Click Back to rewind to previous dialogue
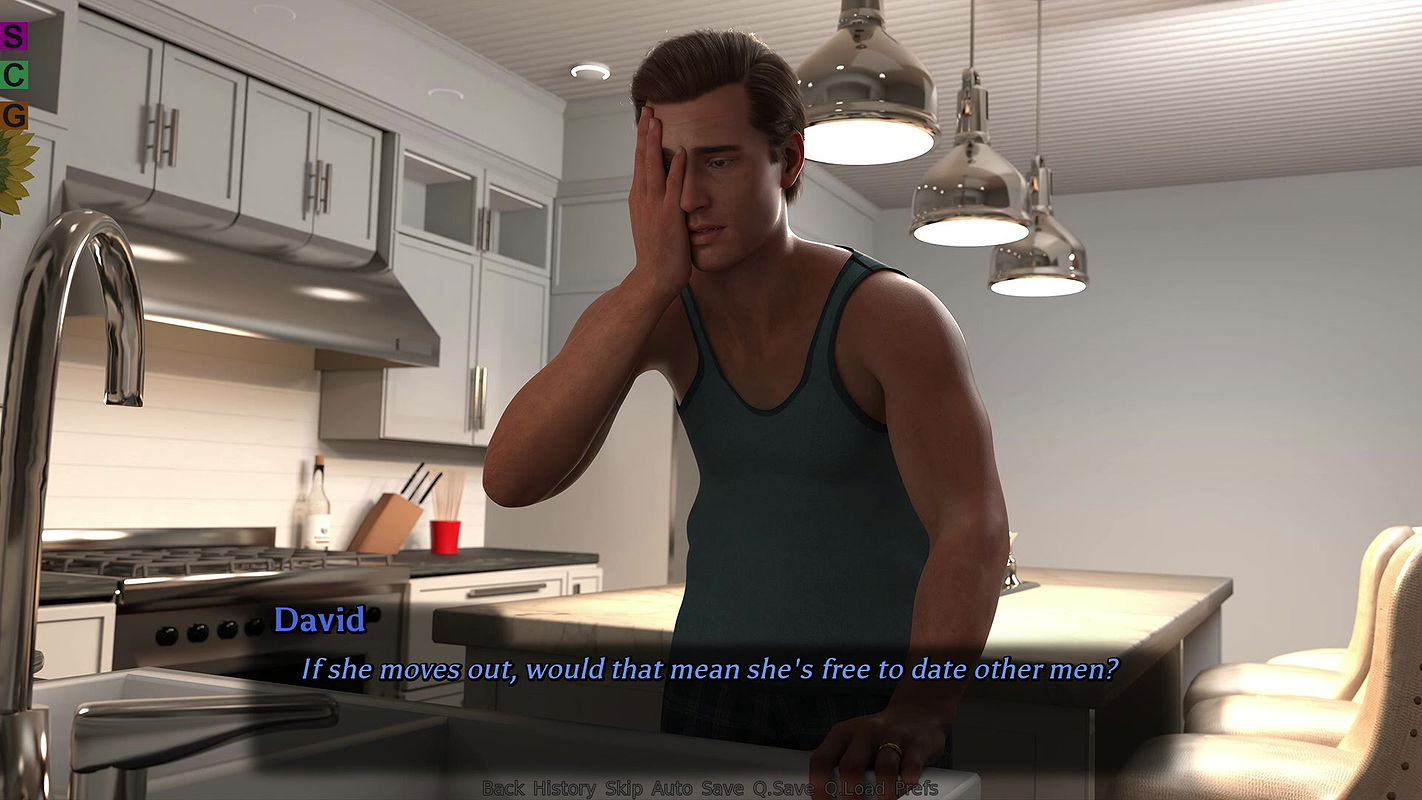 click(504, 788)
